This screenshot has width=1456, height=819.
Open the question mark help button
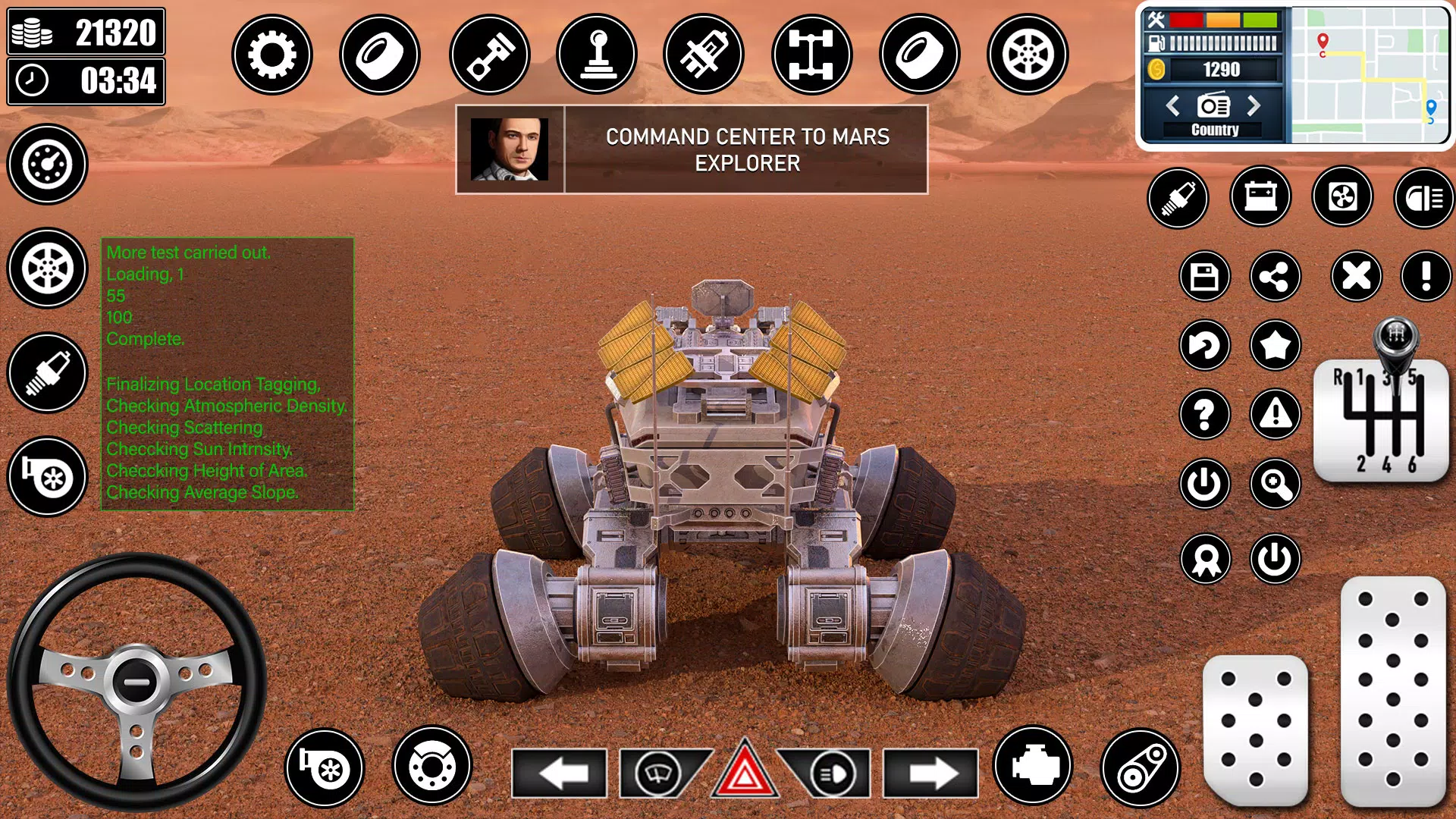(1204, 414)
